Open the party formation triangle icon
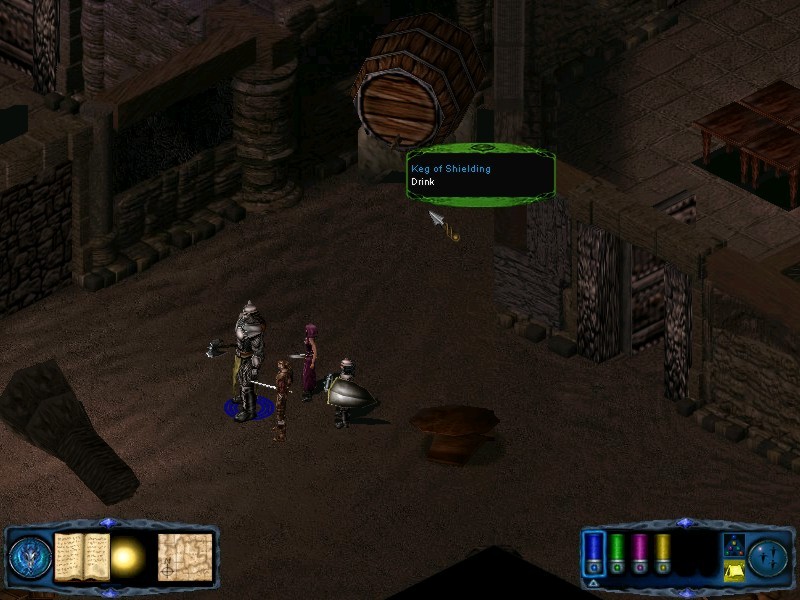Viewport: 800px width, 600px height. coord(733,544)
